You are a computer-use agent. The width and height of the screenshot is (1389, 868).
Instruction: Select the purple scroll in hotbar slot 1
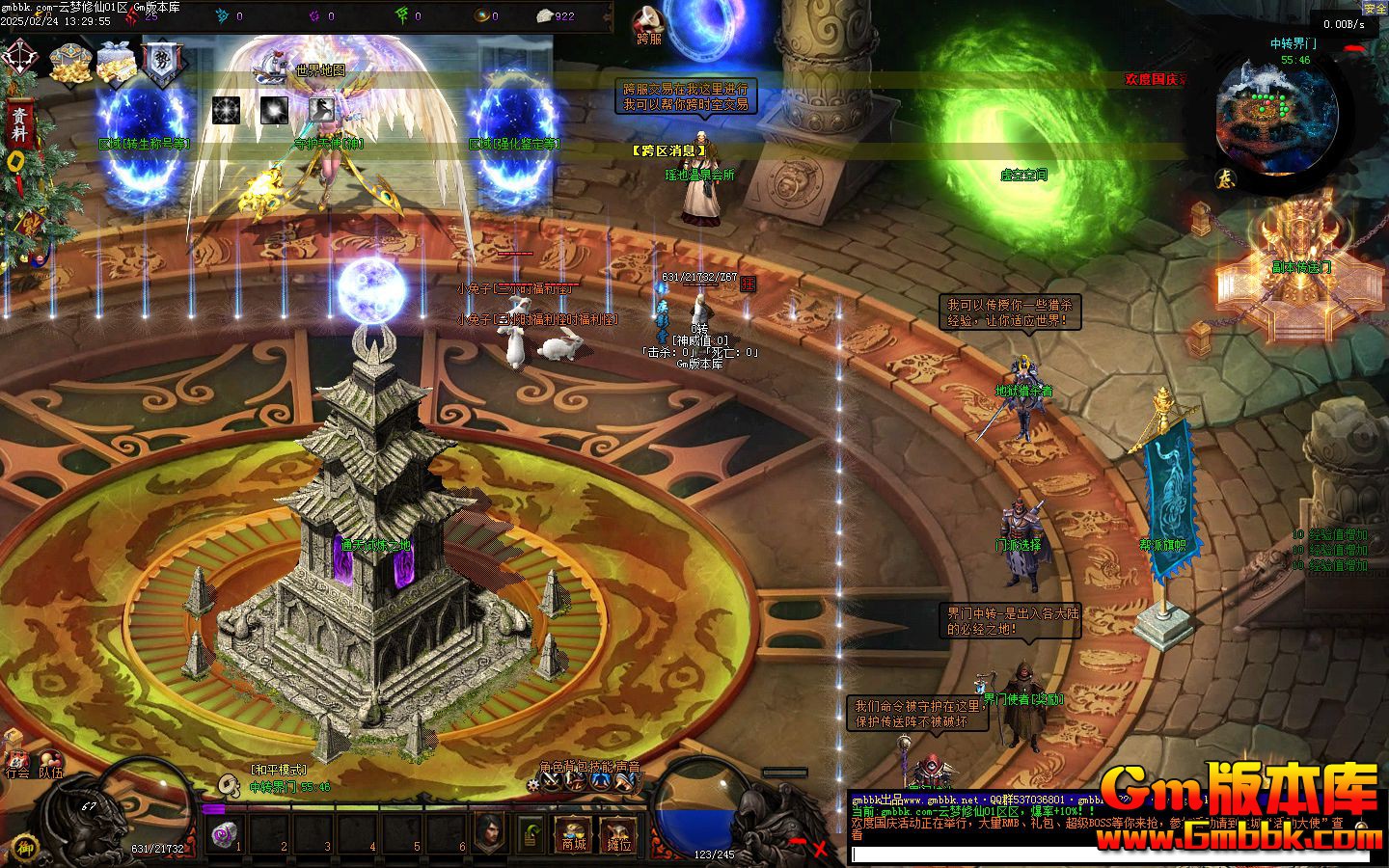(224, 833)
